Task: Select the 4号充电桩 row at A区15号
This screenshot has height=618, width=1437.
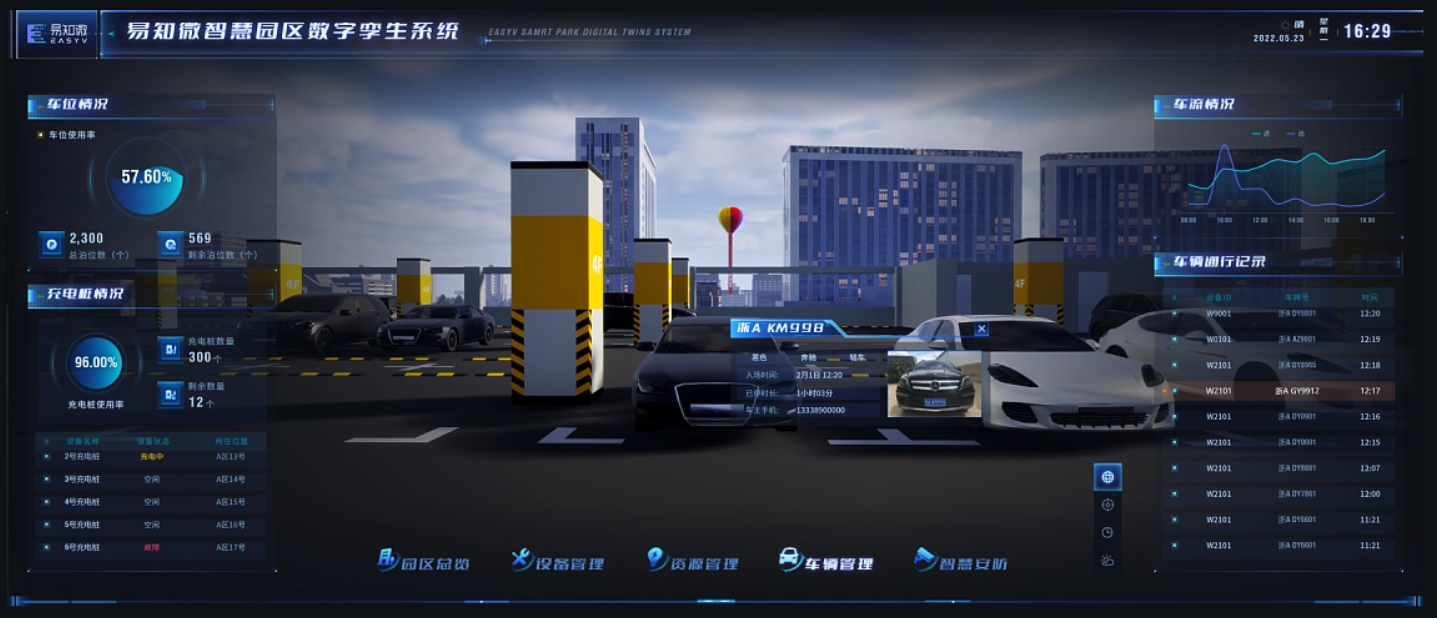Action: point(152,502)
